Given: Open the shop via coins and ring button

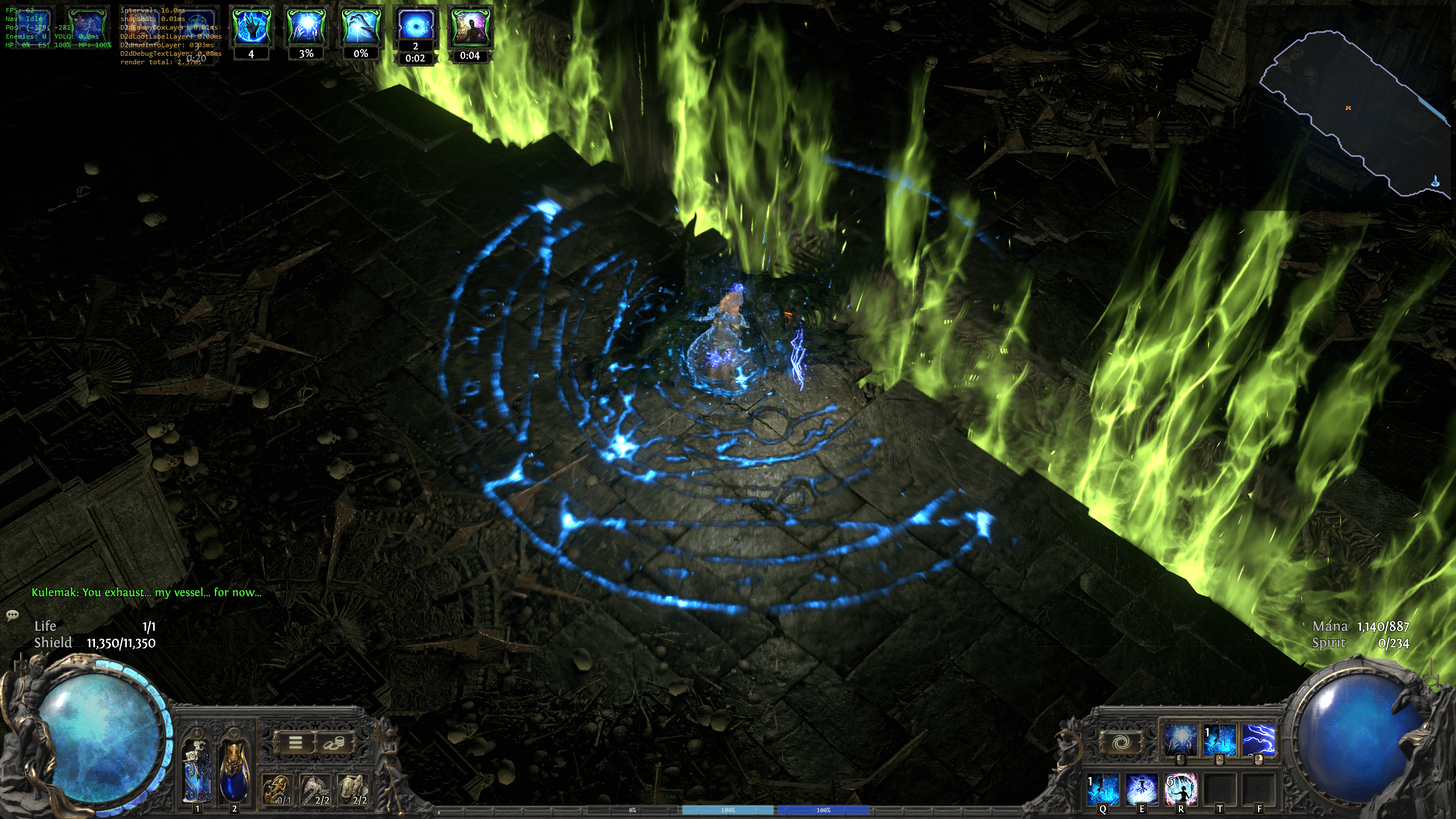Looking at the screenshot, I should point(334,742).
